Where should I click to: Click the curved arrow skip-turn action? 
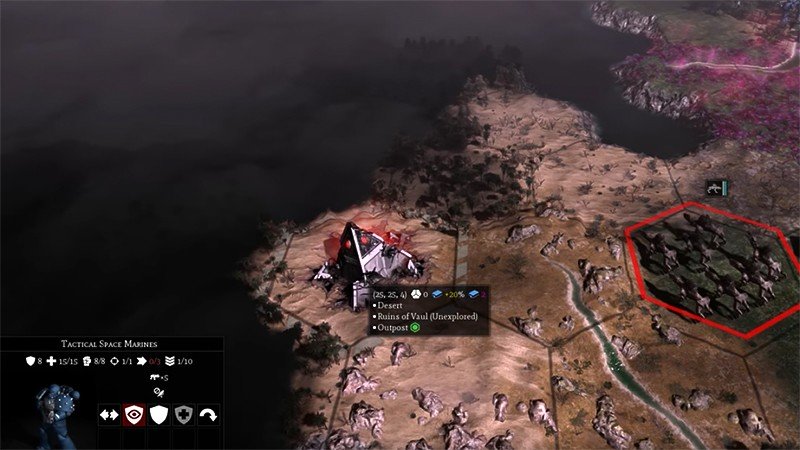[209, 415]
